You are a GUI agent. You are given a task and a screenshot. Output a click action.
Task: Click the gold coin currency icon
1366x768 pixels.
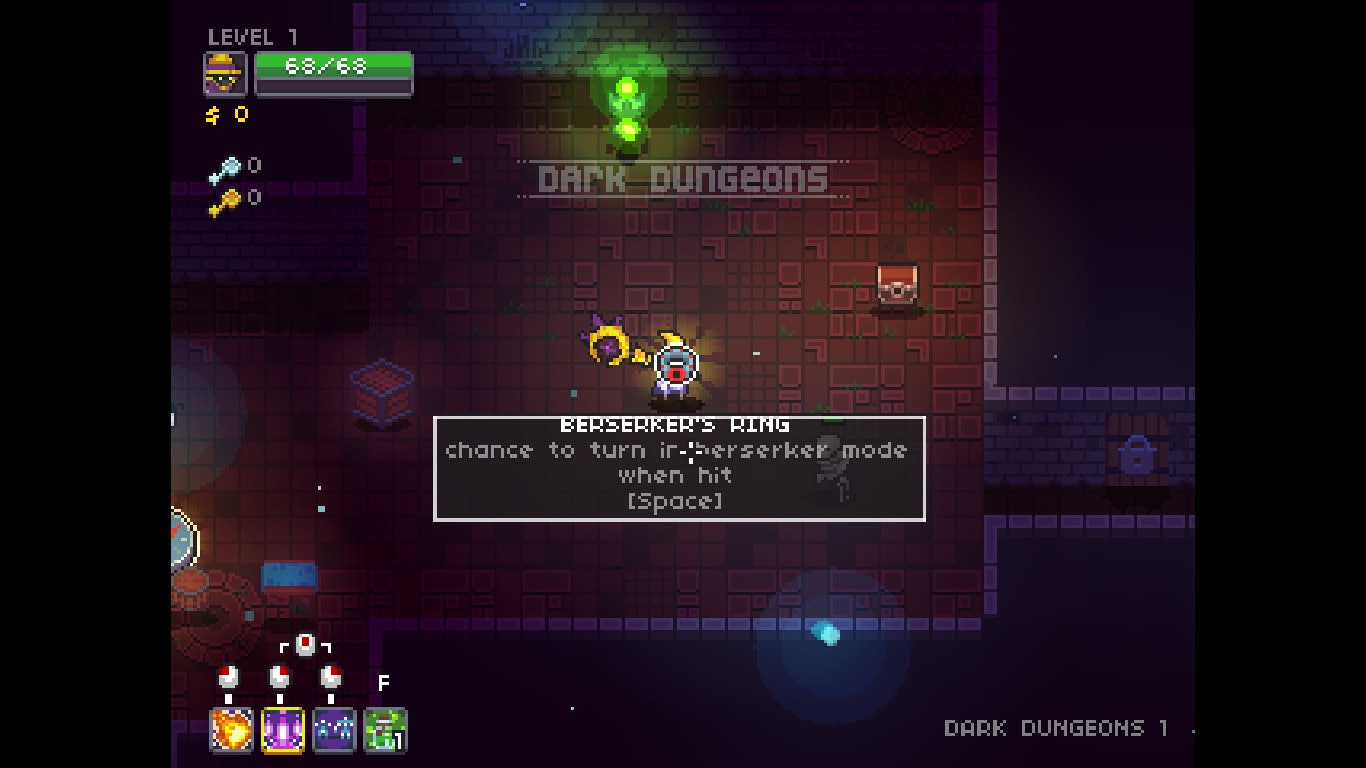[x=211, y=113]
